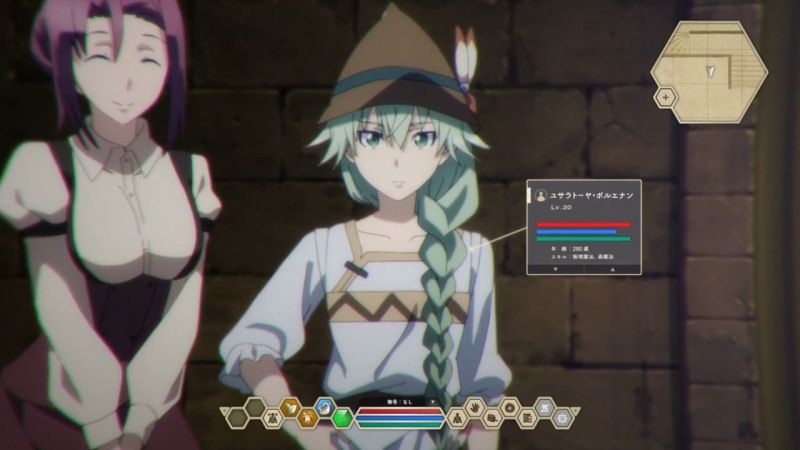Screen dimensions: 800x450
Task: Open the hand-shaped action icon on the right
Action: tap(472, 408)
